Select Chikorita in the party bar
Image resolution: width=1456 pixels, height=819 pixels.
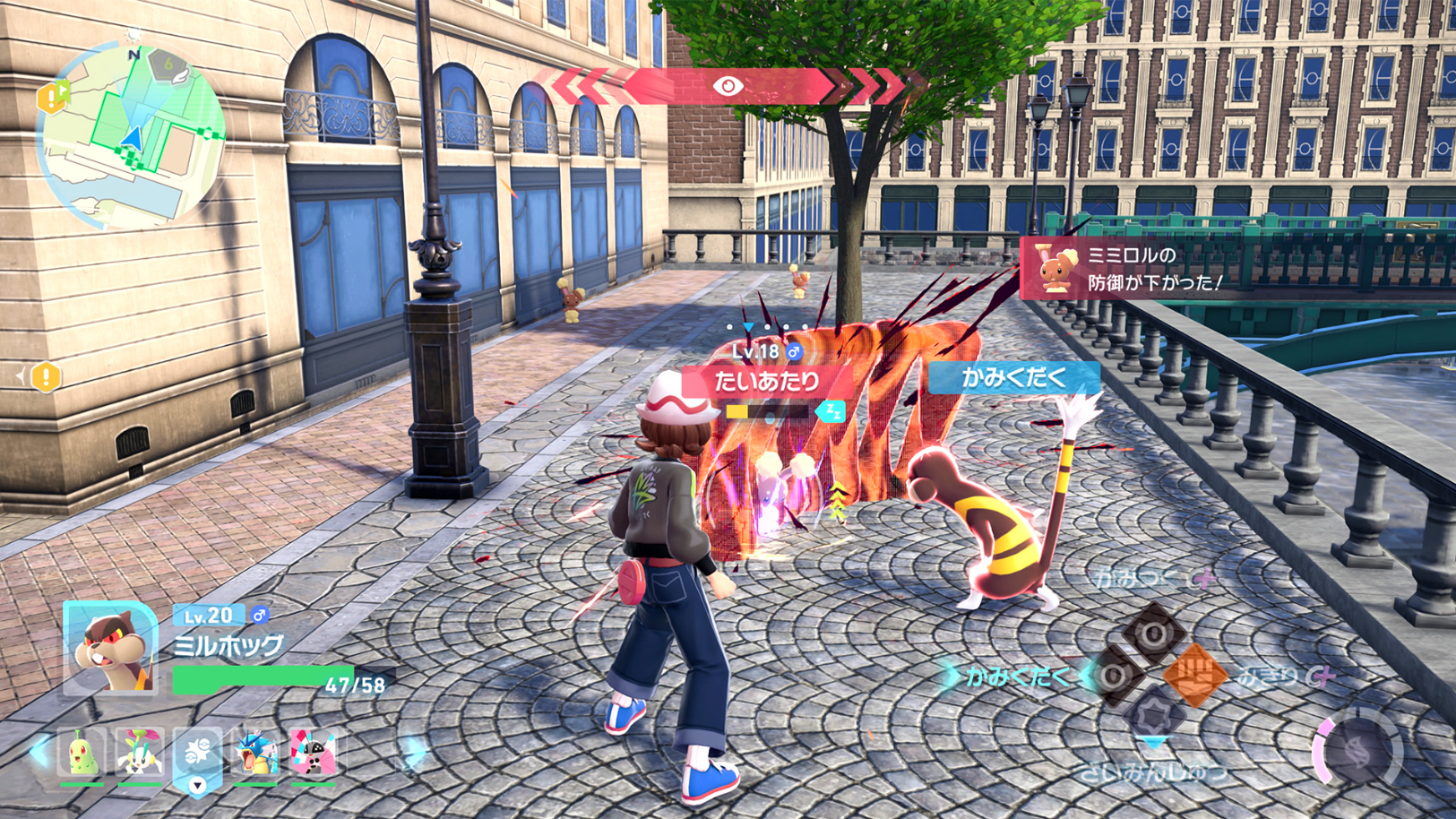(82, 753)
